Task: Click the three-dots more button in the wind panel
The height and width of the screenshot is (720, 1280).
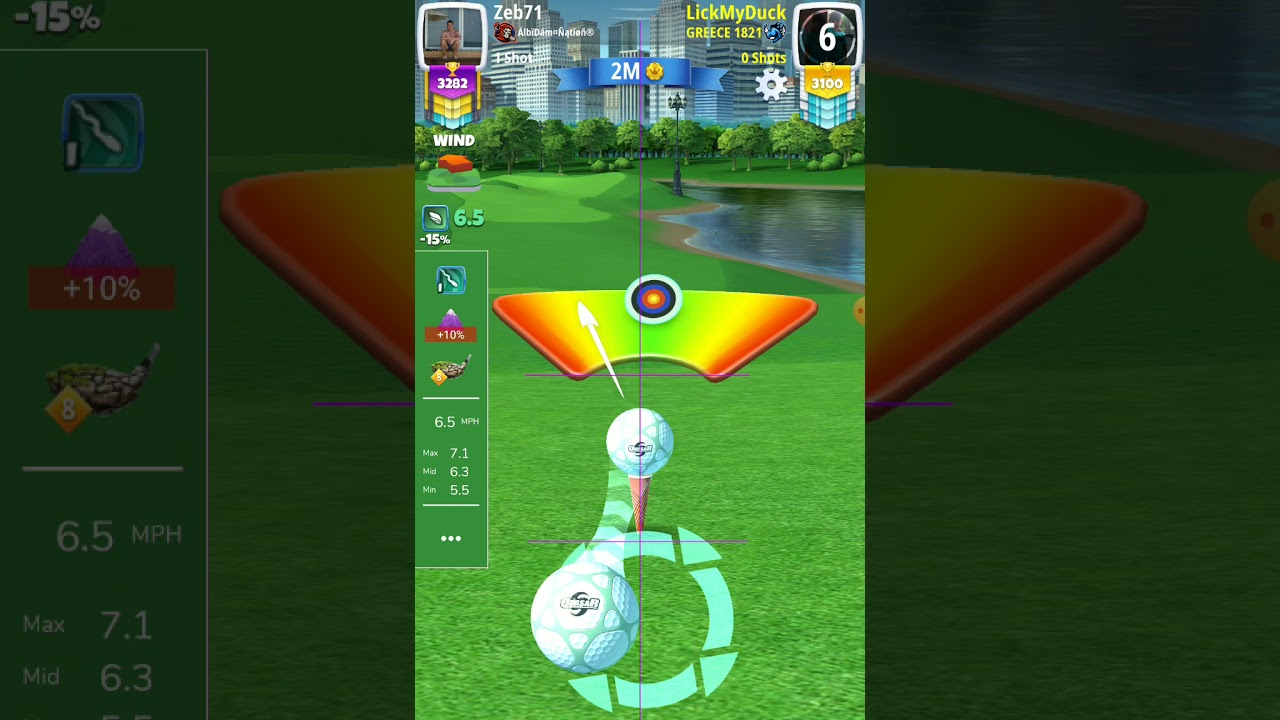Action: point(451,539)
